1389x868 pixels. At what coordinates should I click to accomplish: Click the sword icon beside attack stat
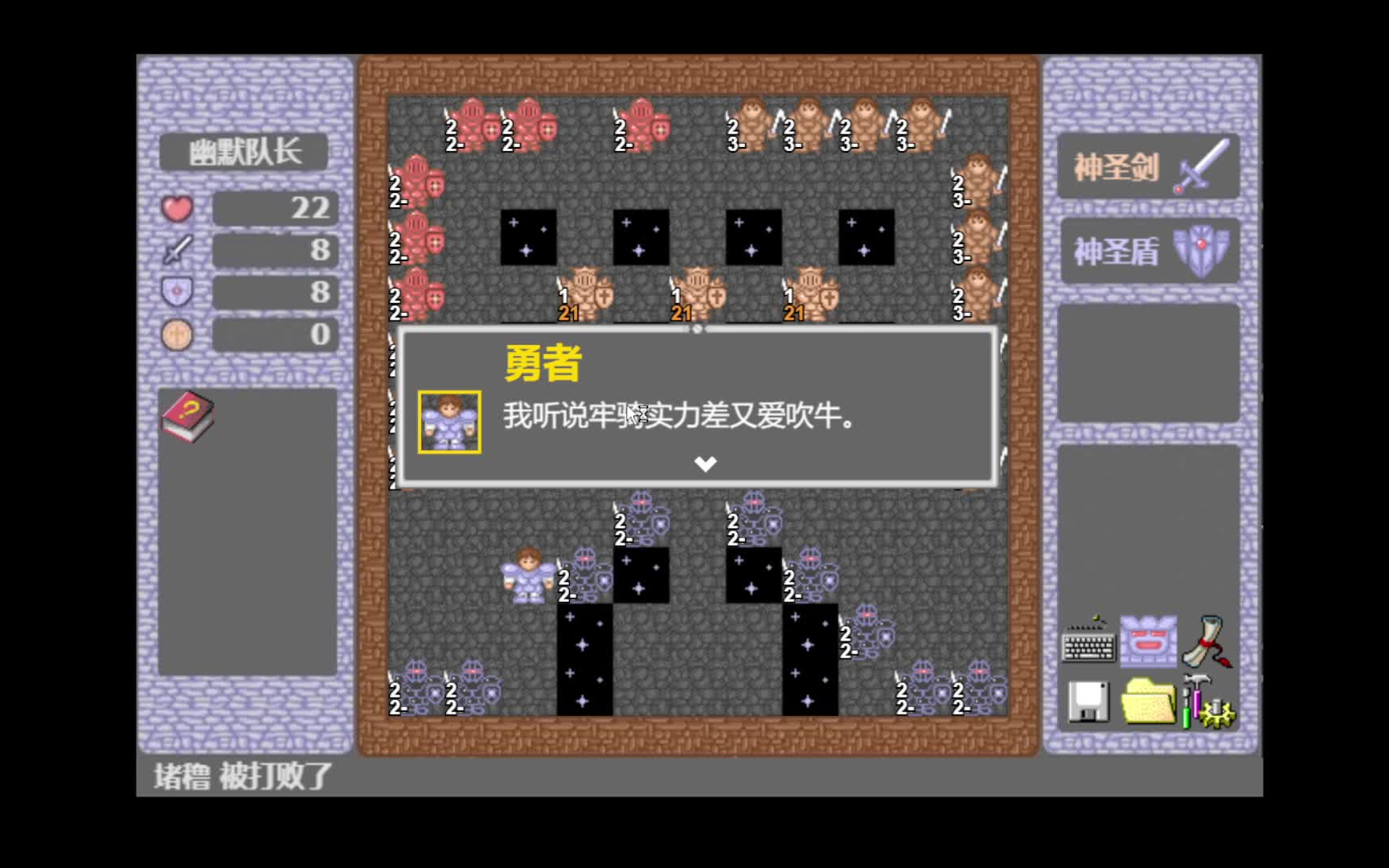(x=178, y=250)
